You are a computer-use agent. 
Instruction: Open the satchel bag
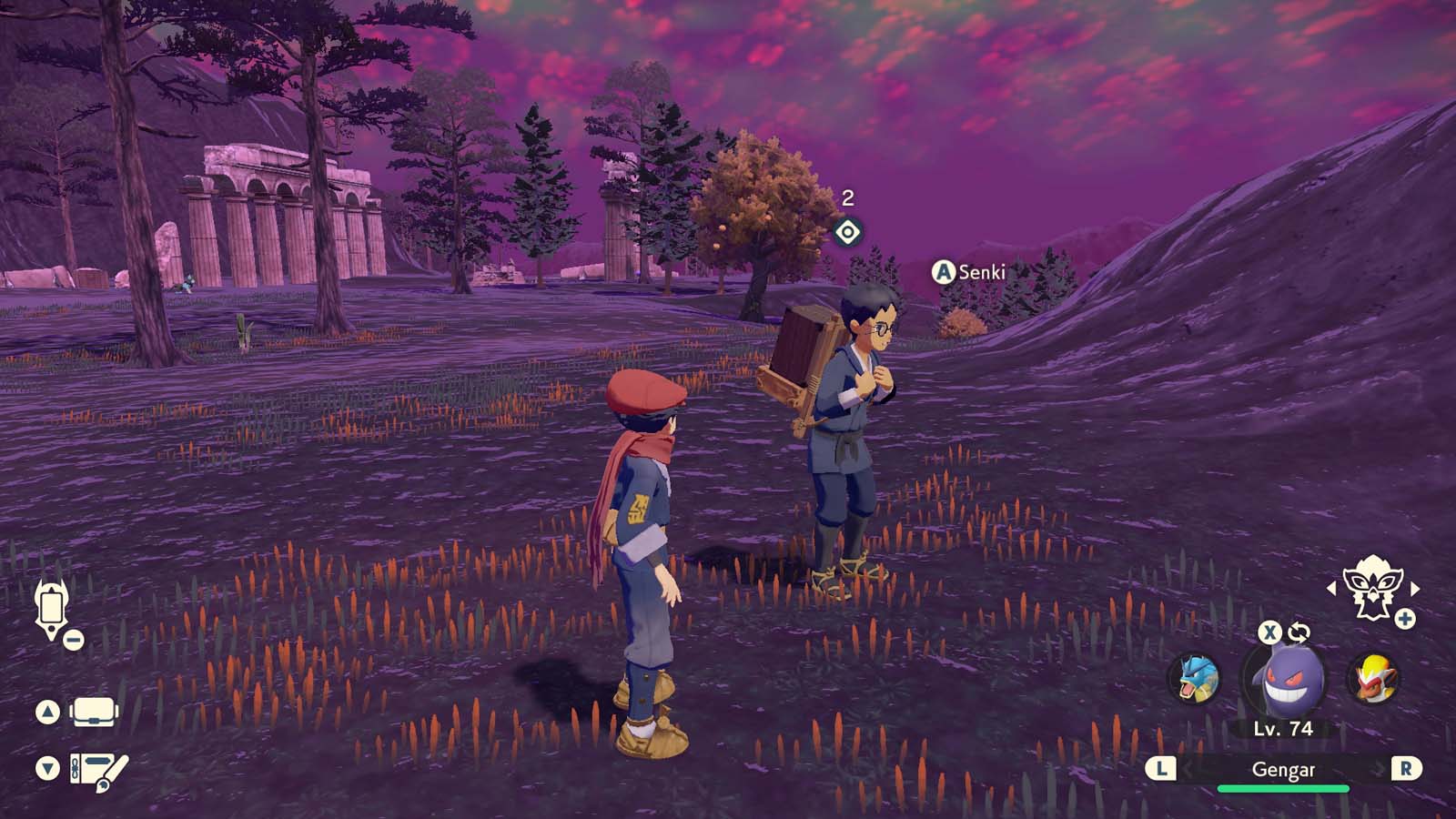(95, 712)
